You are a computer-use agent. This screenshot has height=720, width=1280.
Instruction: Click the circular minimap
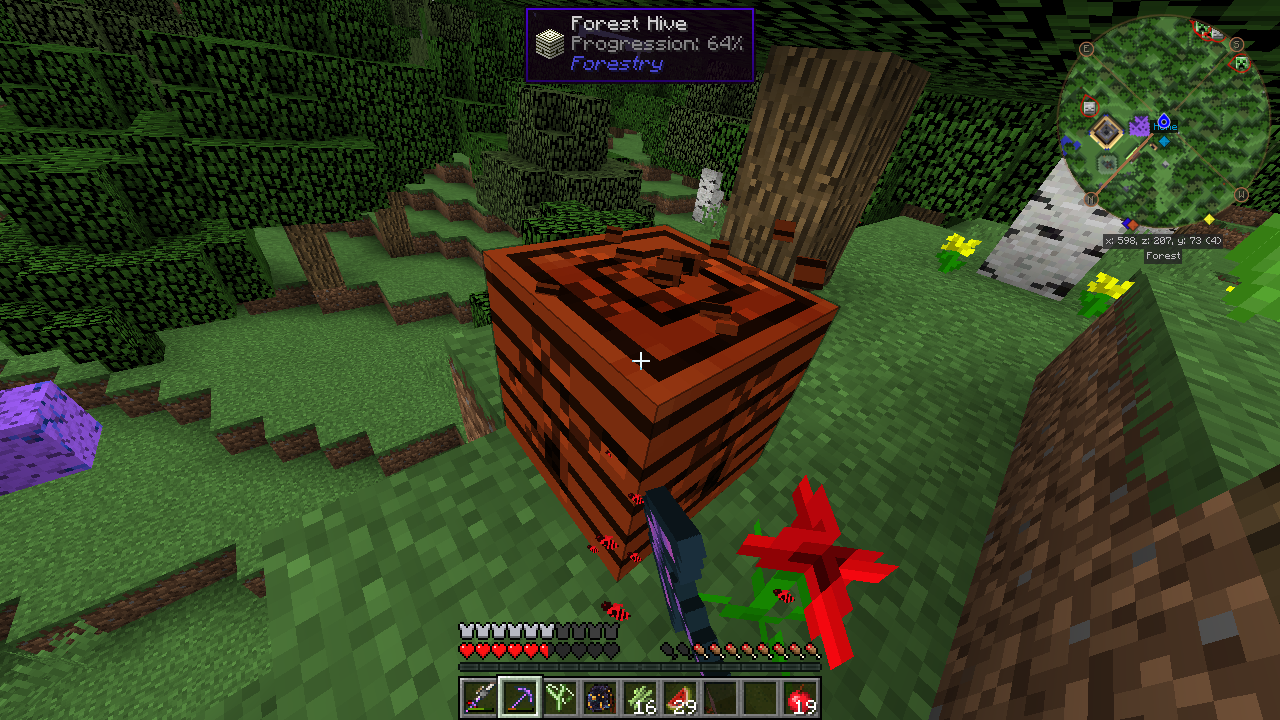1161,121
